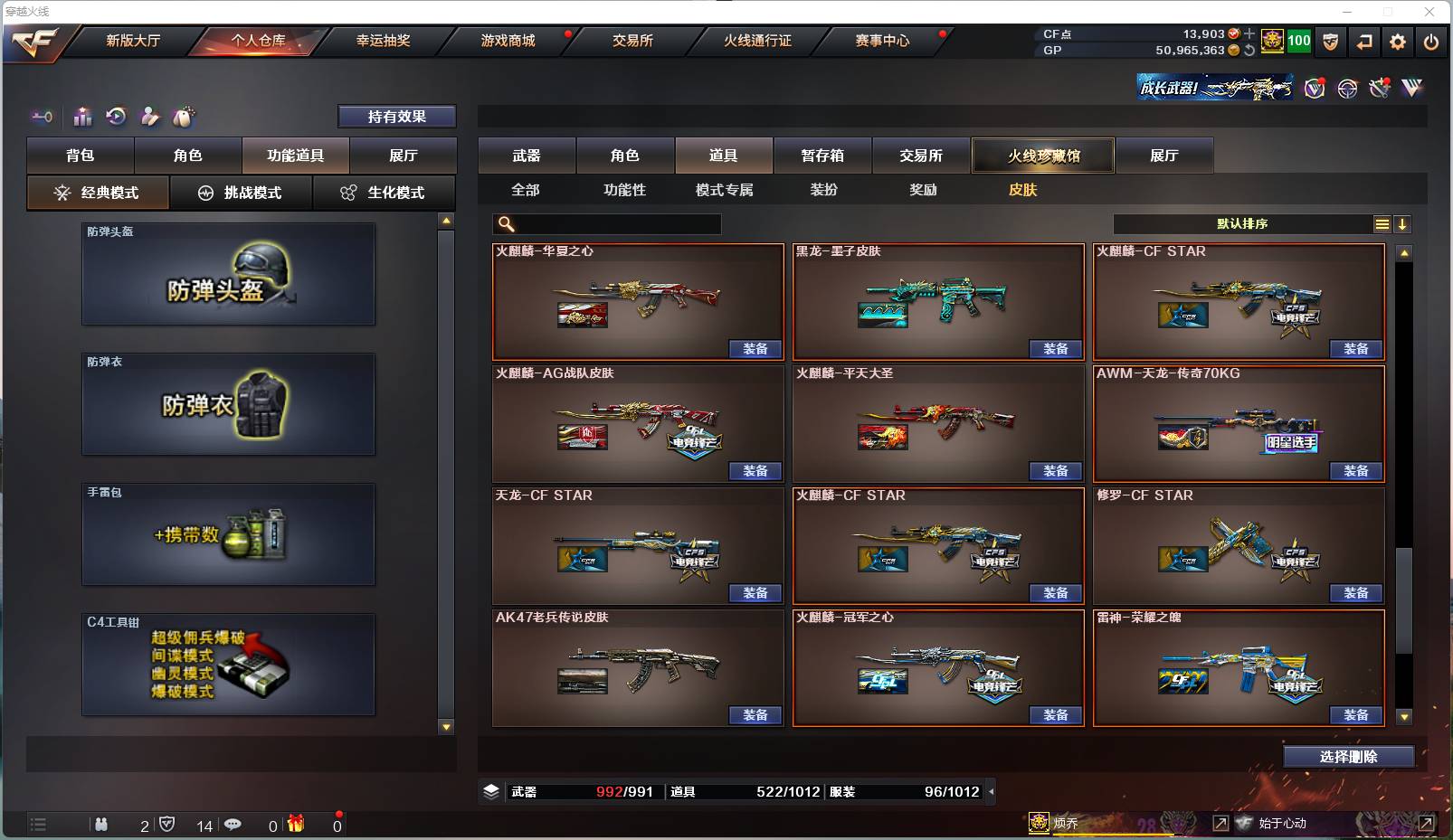The width and height of the screenshot is (1453, 840).
Task: Toggle the descending sort arrow next to 默认排序
Action: pyautogui.click(x=1403, y=223)
